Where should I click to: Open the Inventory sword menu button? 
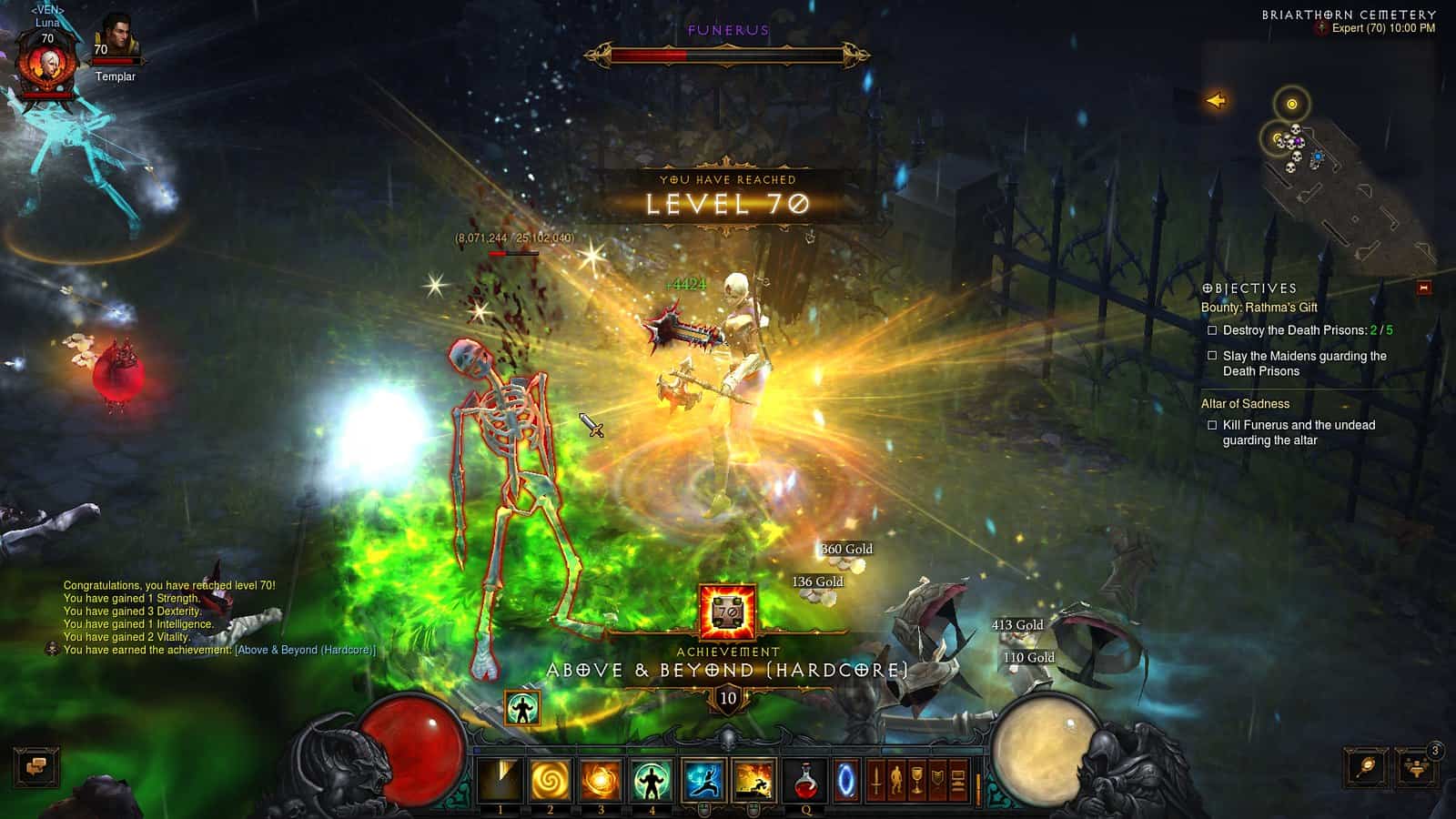click(x=876, y=778)
